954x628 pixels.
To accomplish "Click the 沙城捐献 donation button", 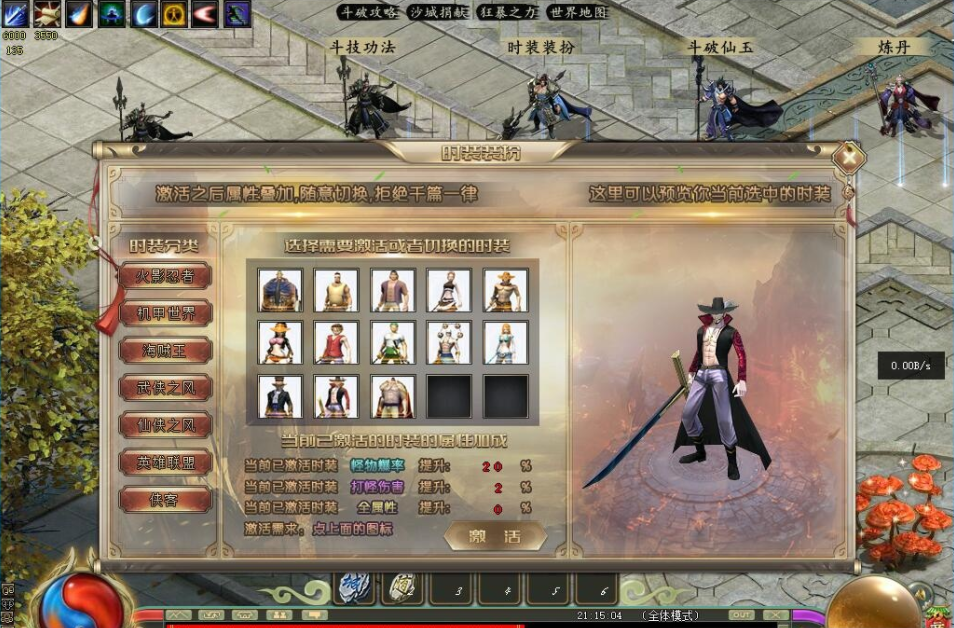I will [x=438, y=12].
